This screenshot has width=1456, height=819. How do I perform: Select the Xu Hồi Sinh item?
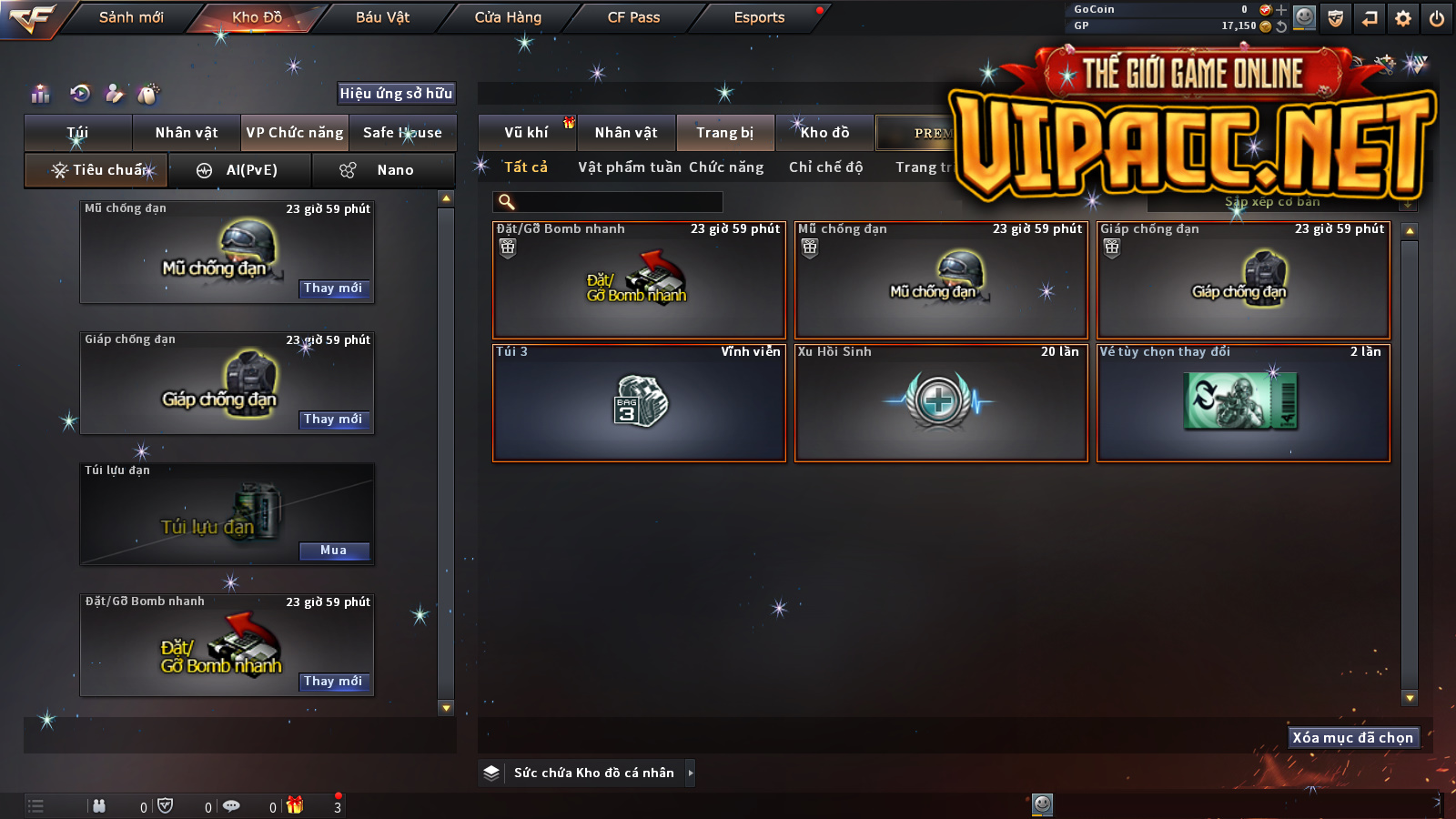click(x=941, y=403)
